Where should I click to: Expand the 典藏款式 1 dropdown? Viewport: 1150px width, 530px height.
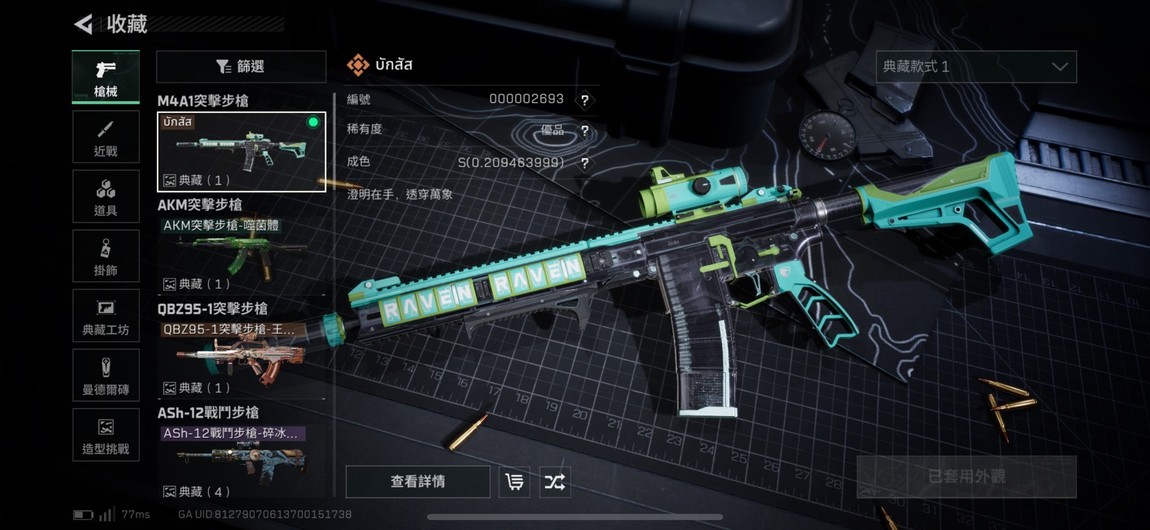(976, 67)
